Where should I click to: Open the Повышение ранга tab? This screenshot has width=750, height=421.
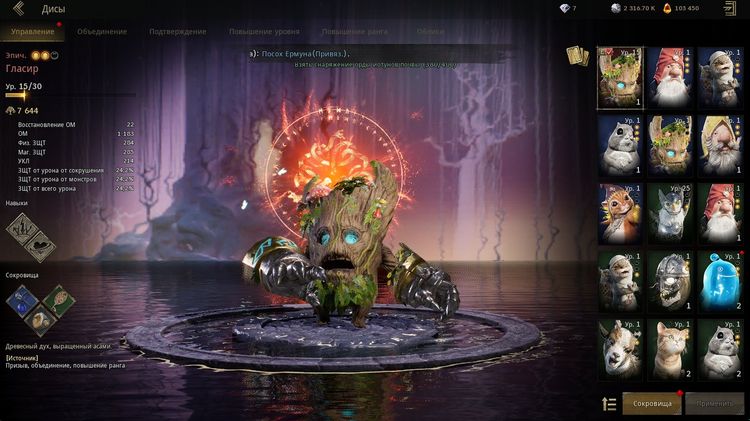click(357, 31)
